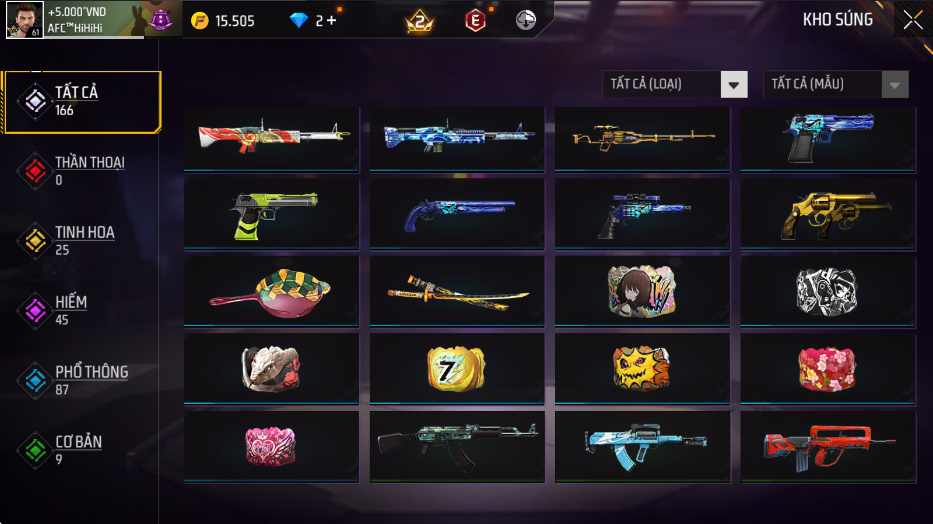This screenshot has height=524, width=933.
Task: Close the Kho Súng weapon vault
Action: point(912,20)
